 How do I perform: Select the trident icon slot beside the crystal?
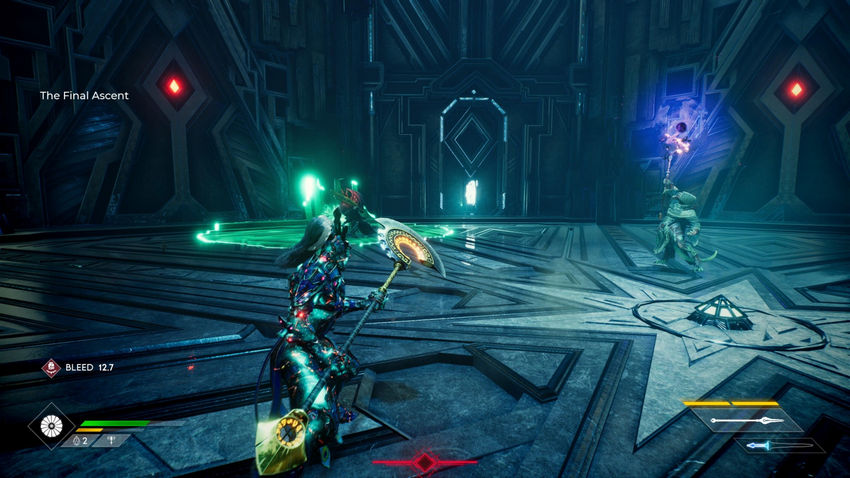109,440
